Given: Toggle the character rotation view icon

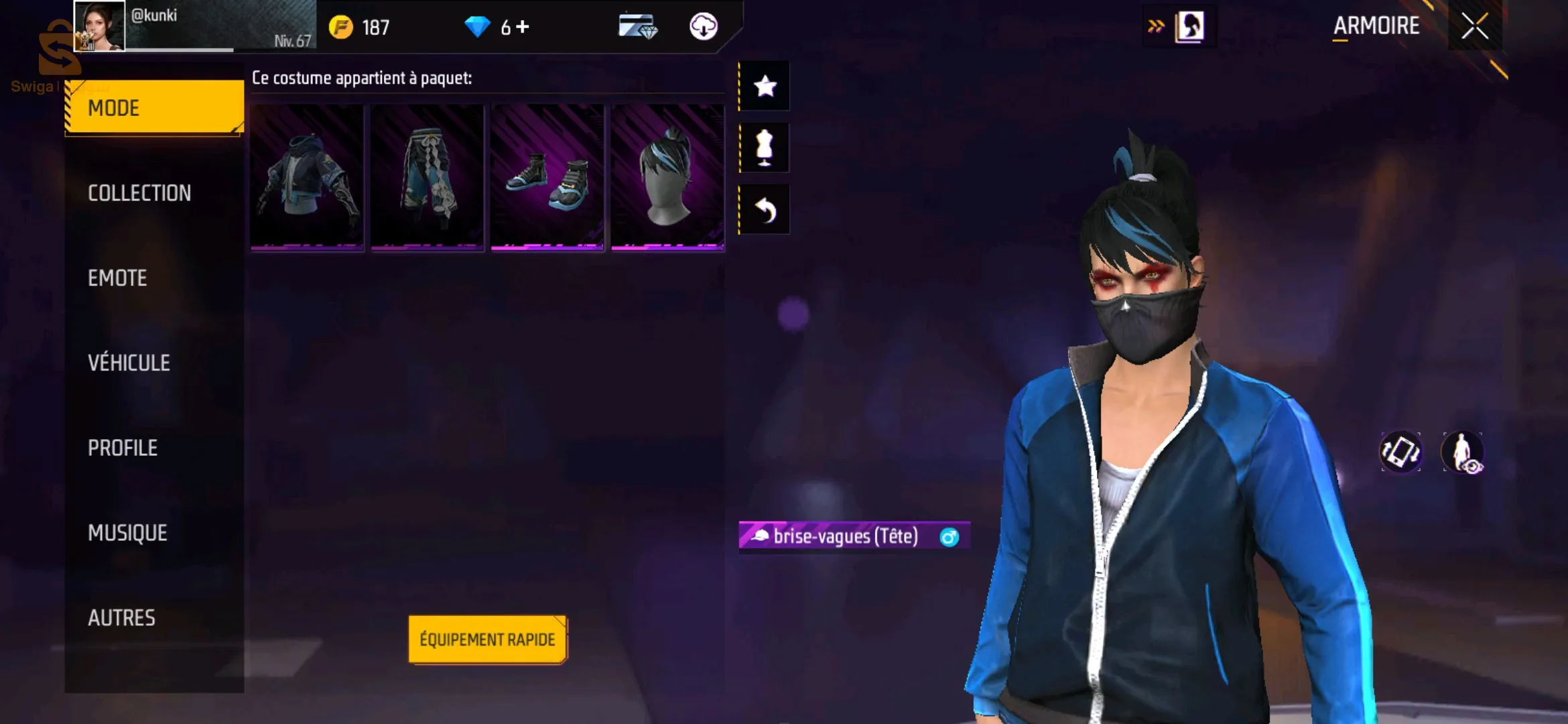Looking at the screenshot, I should 1400,452.
